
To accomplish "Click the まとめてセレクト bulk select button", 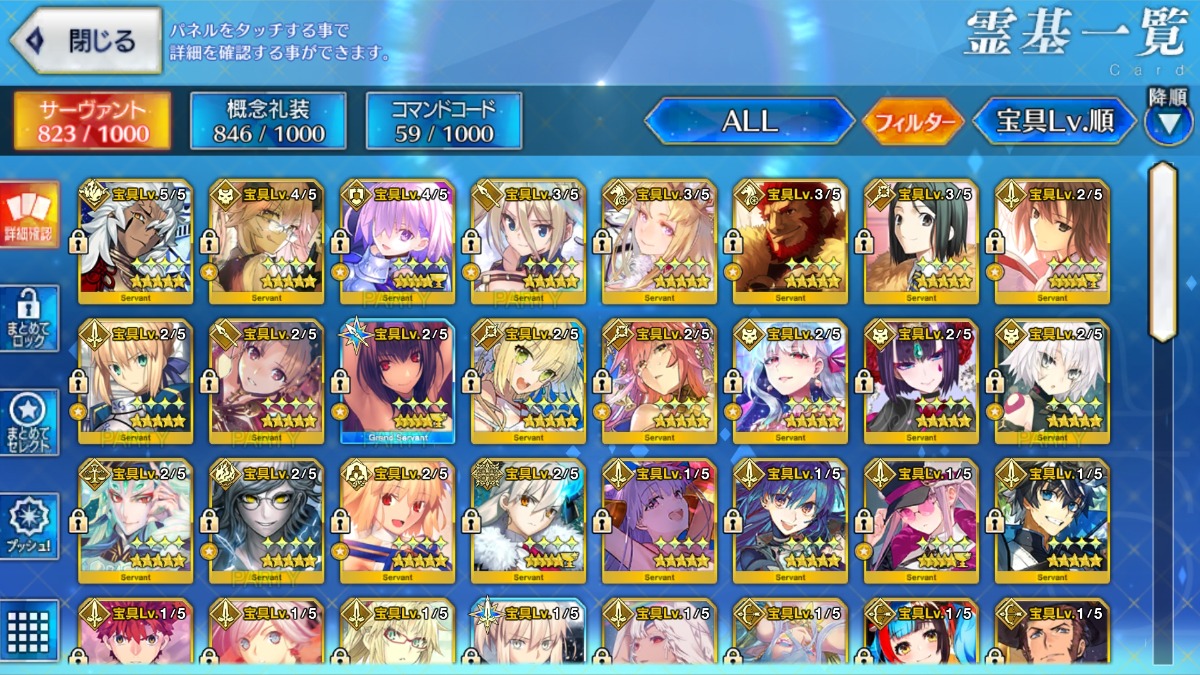I will click(x=29, y=422).
